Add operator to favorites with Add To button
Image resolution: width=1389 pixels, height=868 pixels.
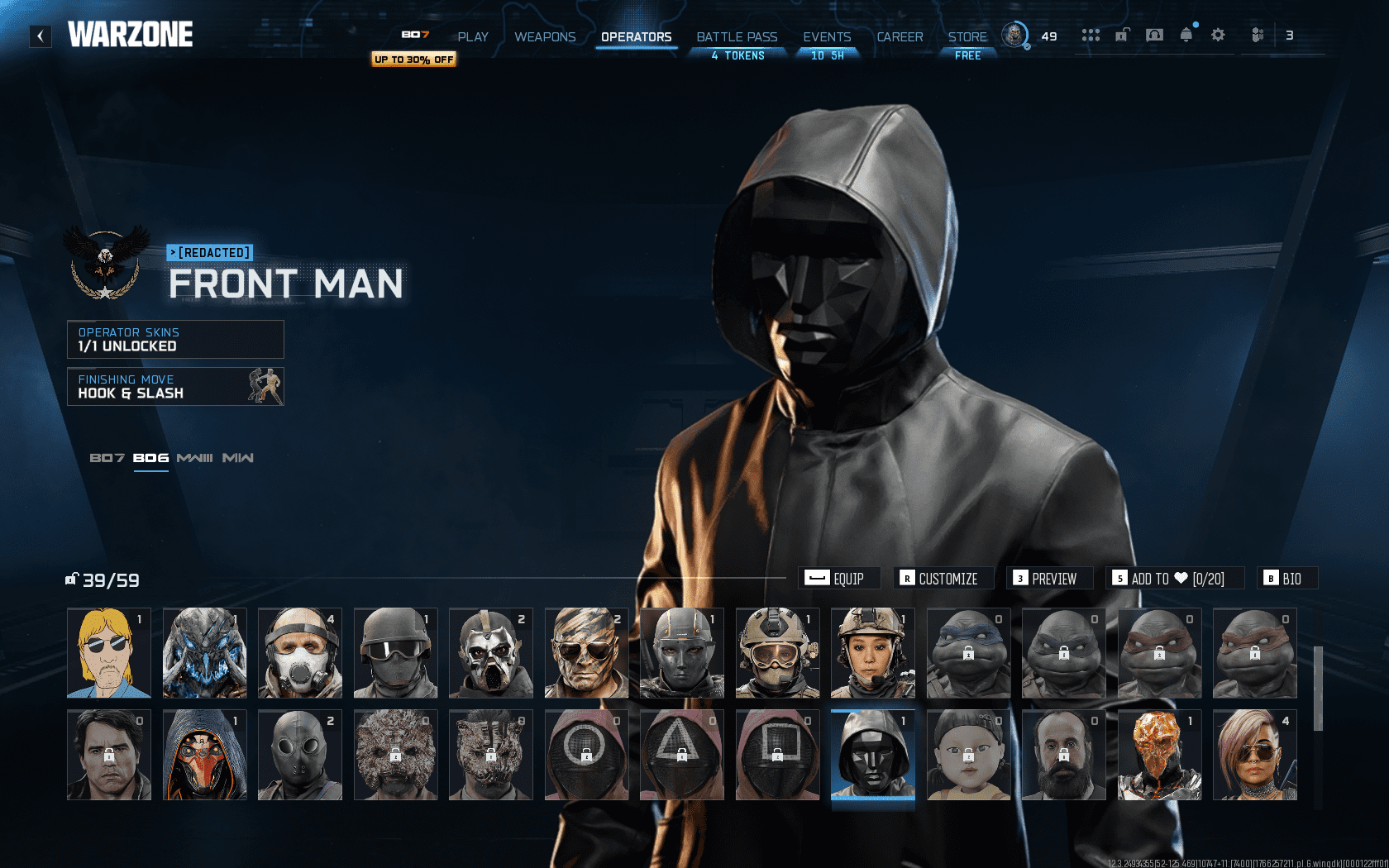click(x=1174, y=578)
